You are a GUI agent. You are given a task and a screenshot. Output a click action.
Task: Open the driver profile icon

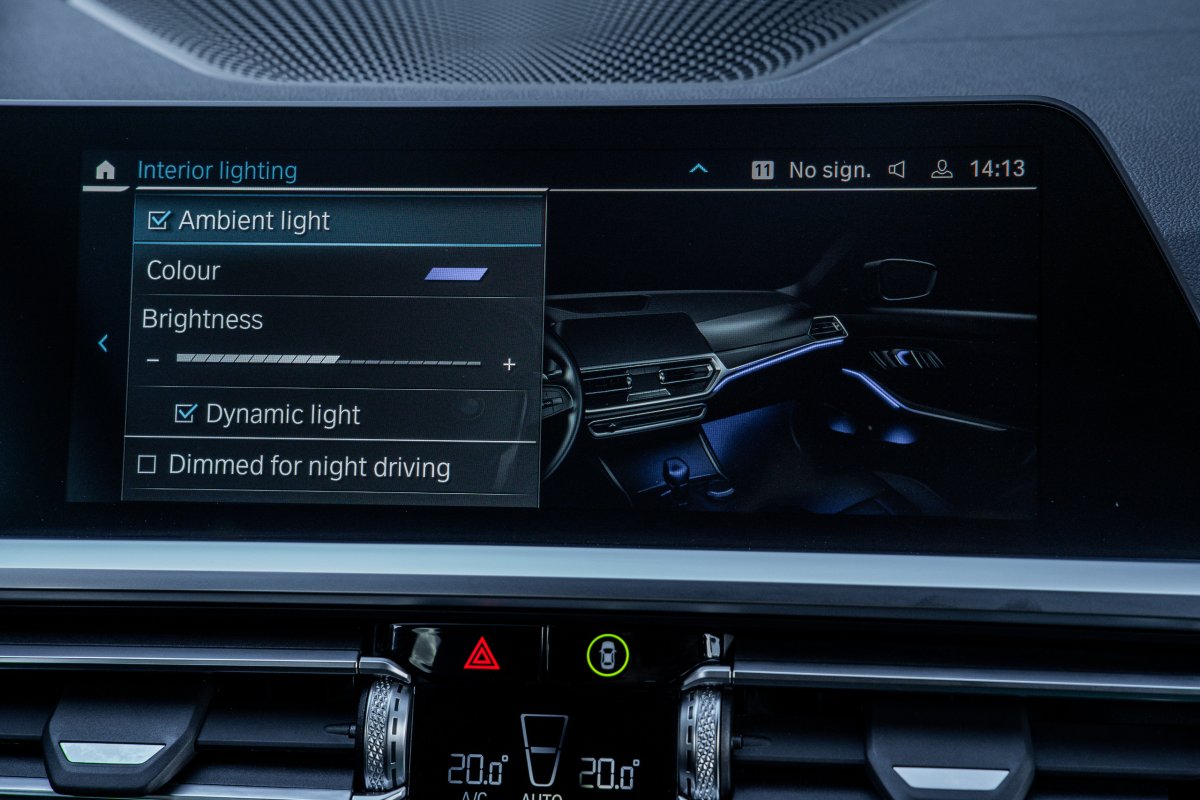point(941,169)
